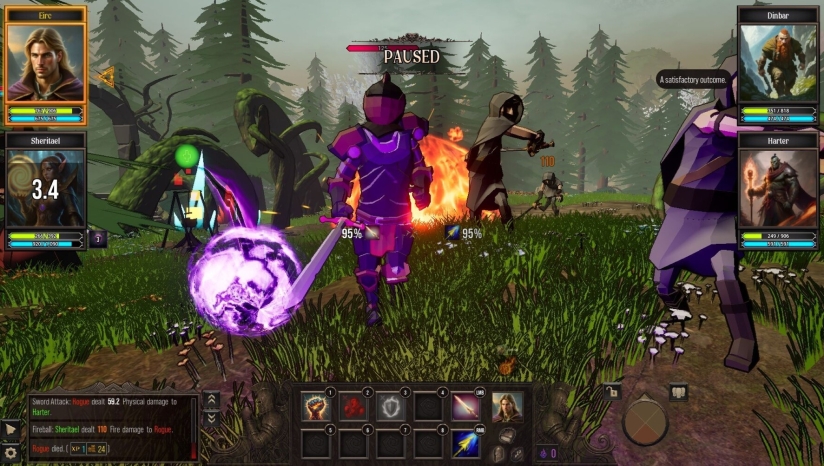Select Eirc's party portrait
This screenshot has width=824, height=466.
pos(45,62)
